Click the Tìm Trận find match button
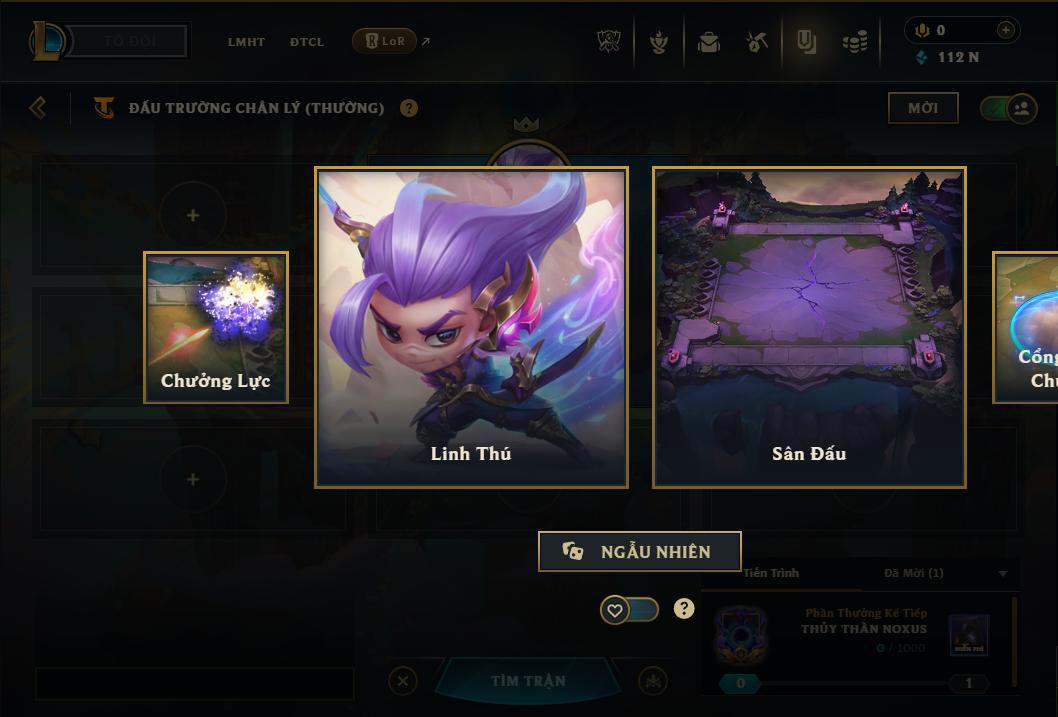This screenshot has width=1058, height=717. pos(528,681)
